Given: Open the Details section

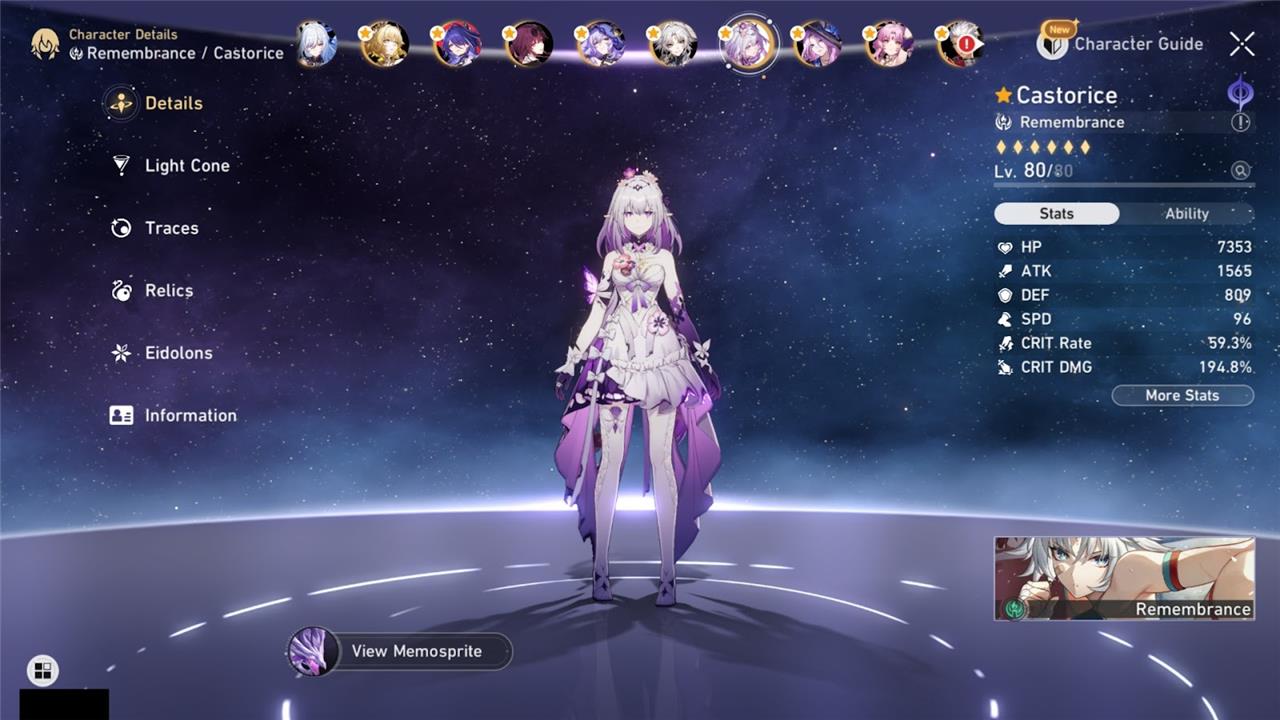Looking at the screenshot, I should [173, 103].
